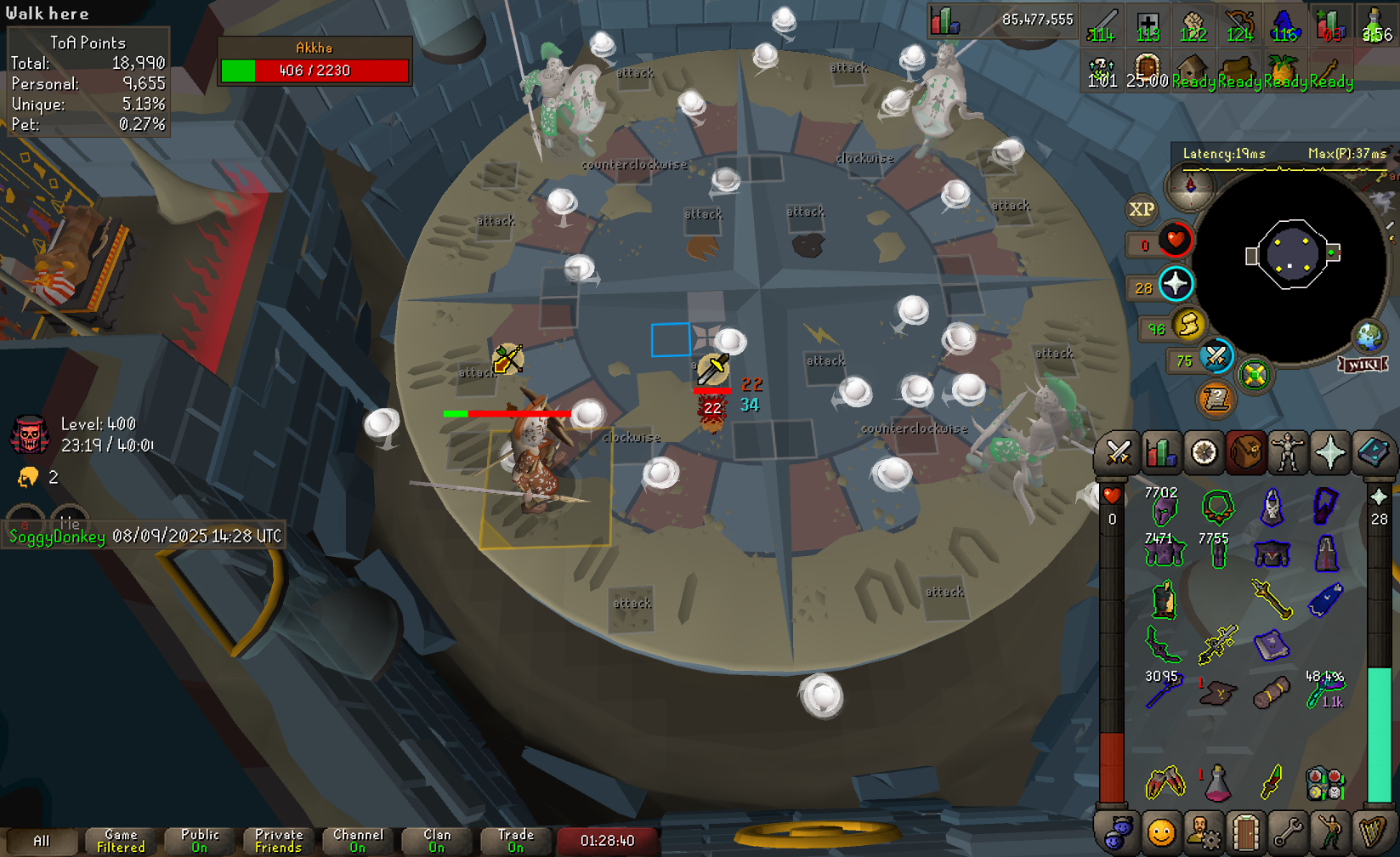Switch to the Skills tab
This screenshot has height=857, width=1400.
[x=1160, y=452]
